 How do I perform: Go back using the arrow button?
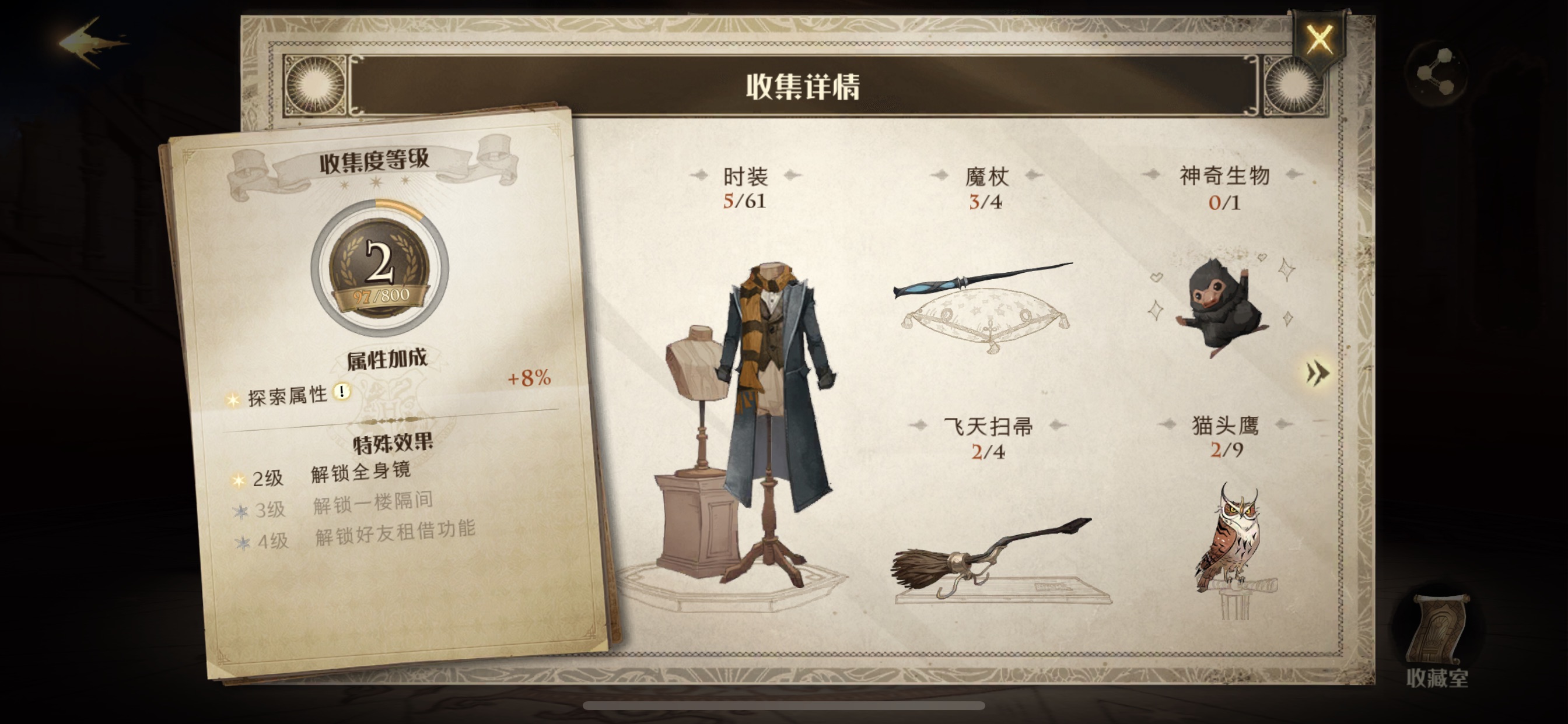93,42
